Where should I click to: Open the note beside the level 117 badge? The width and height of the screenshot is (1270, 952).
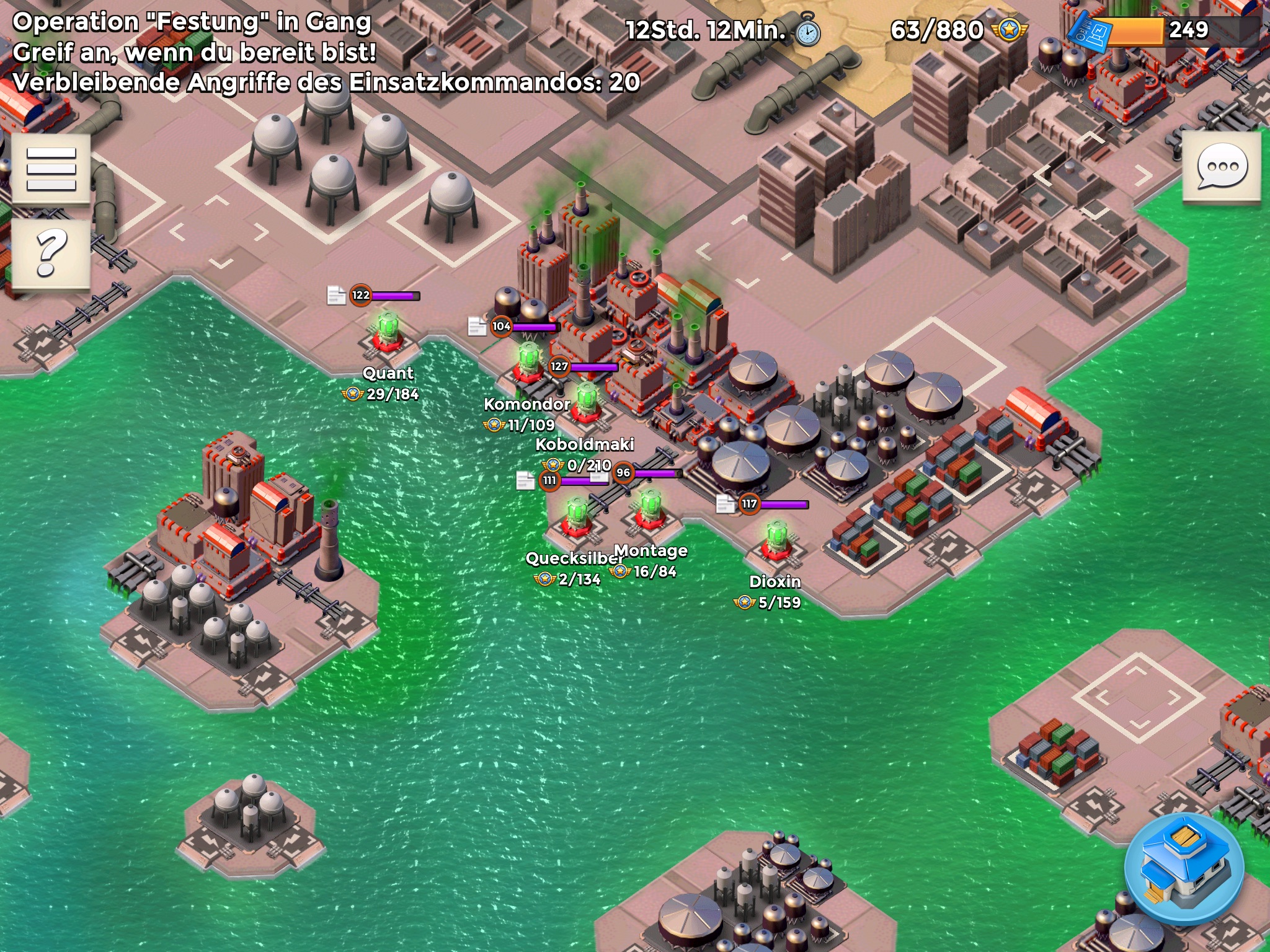pos(725,504)
